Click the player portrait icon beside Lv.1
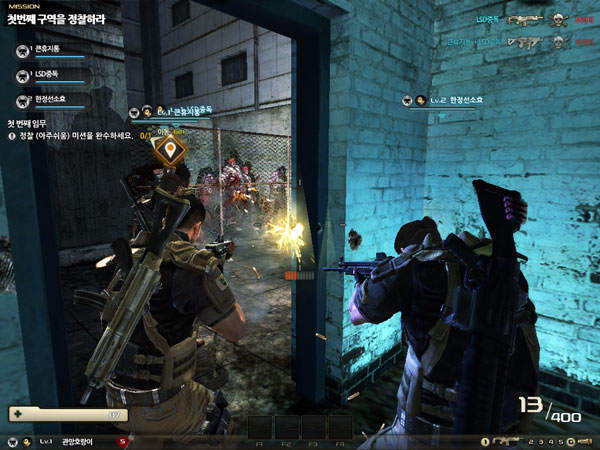Viewport: 600px width, 450px height. 28,441
